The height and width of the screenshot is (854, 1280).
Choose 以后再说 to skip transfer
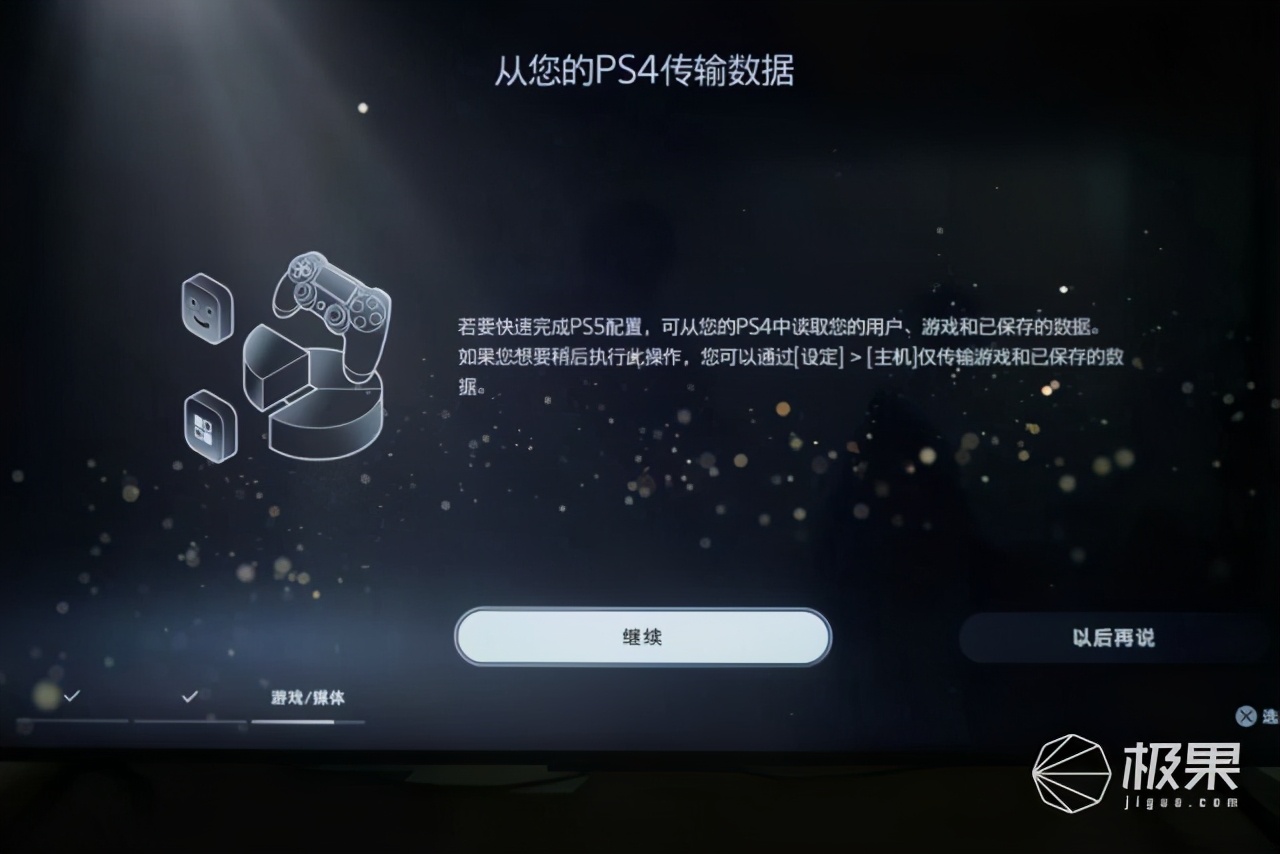coord(1117,638)
